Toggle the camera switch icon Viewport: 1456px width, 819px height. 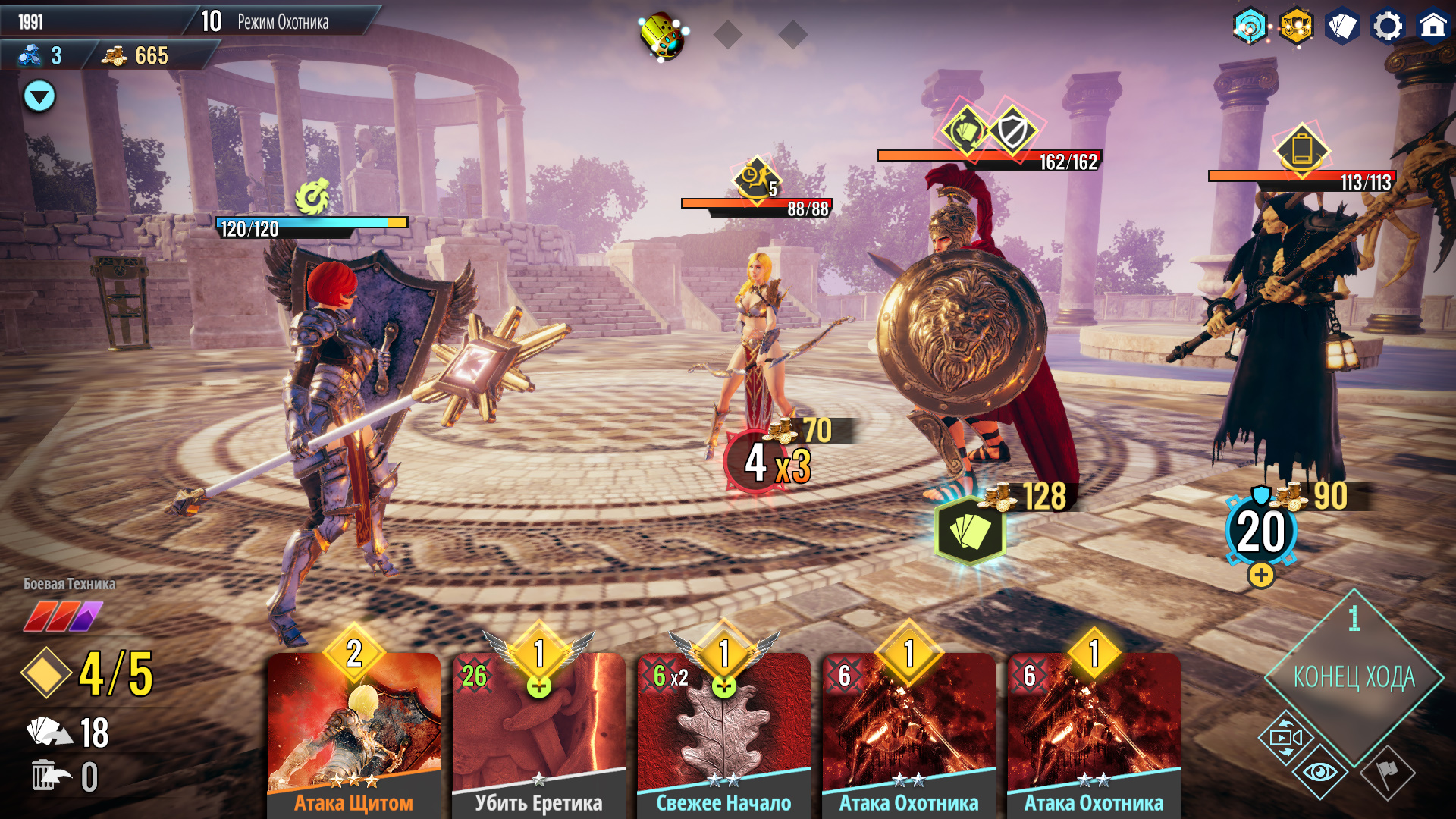tap(1285, 737)
